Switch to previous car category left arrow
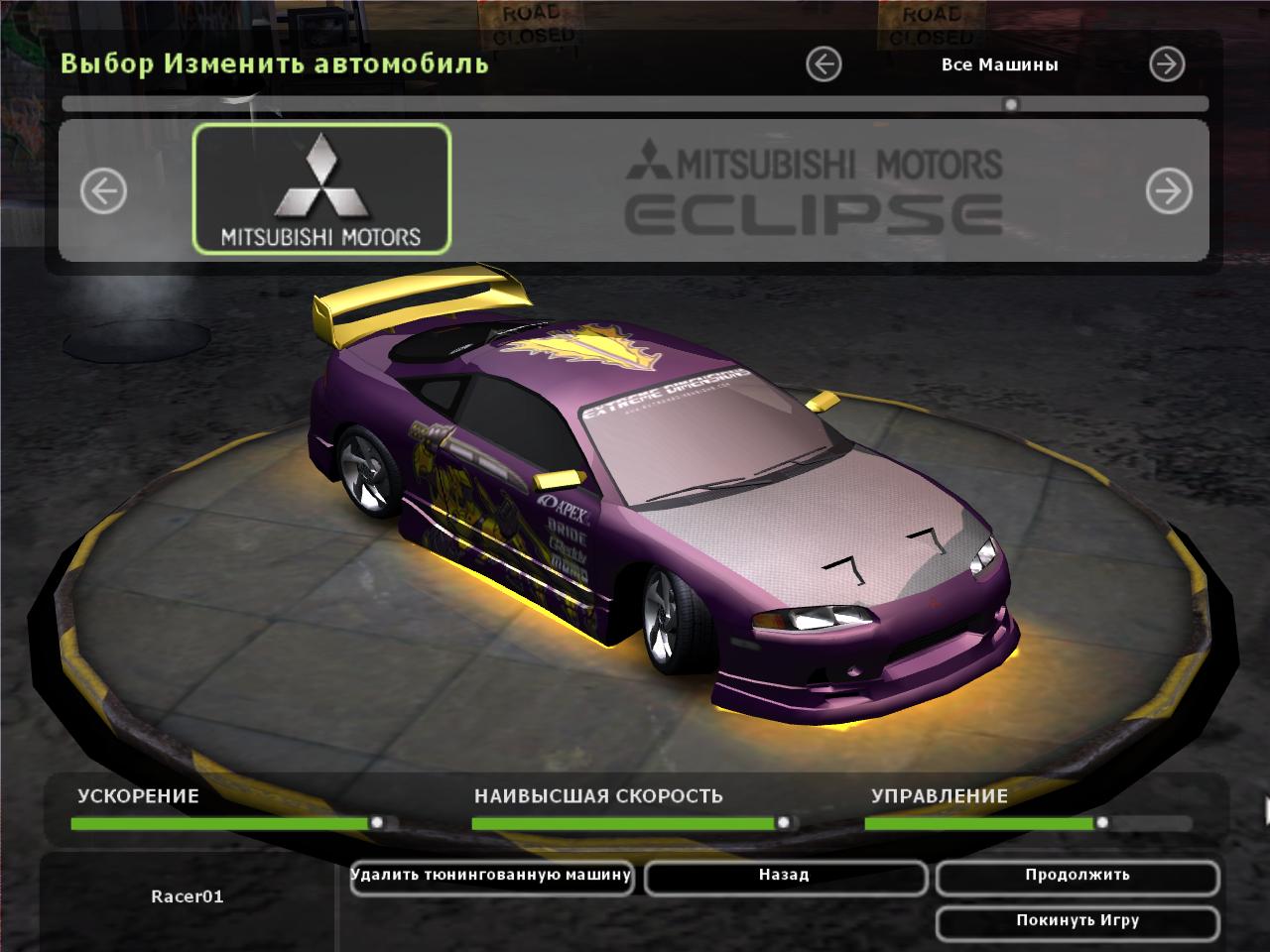The height and width of the screenshot is (952, 1270). [x=824, y=64]
